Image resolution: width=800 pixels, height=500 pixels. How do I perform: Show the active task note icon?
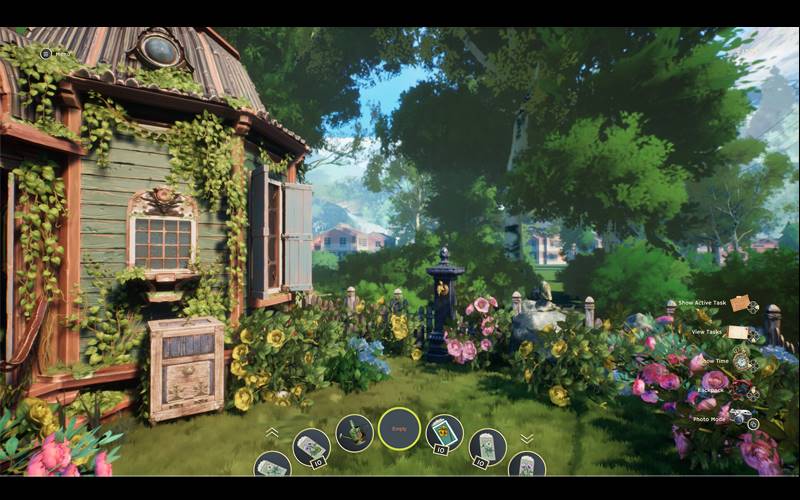coord(739,303)
